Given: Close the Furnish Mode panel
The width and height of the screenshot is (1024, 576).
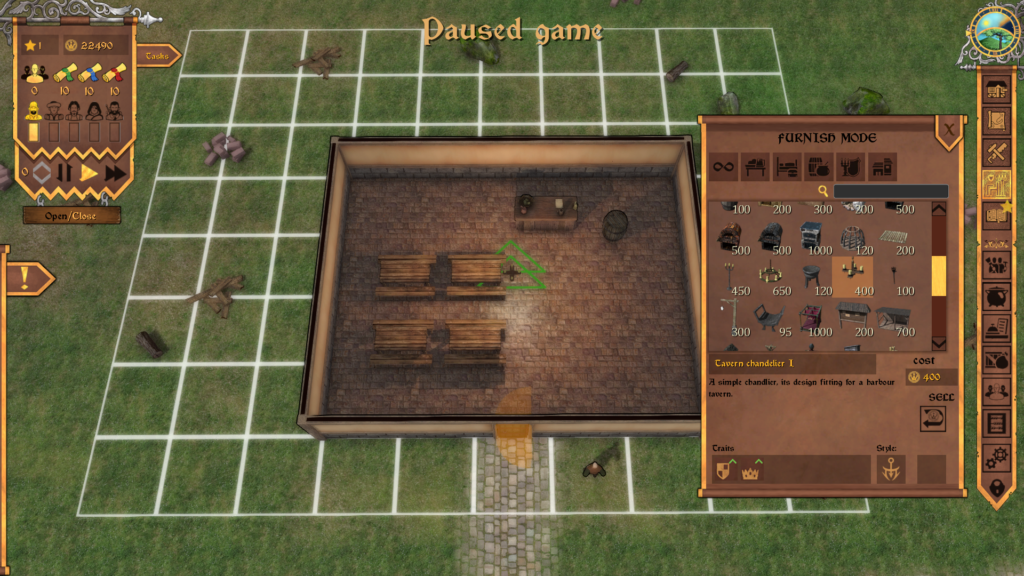Looking at the screenshot, I should pos(948,129).
